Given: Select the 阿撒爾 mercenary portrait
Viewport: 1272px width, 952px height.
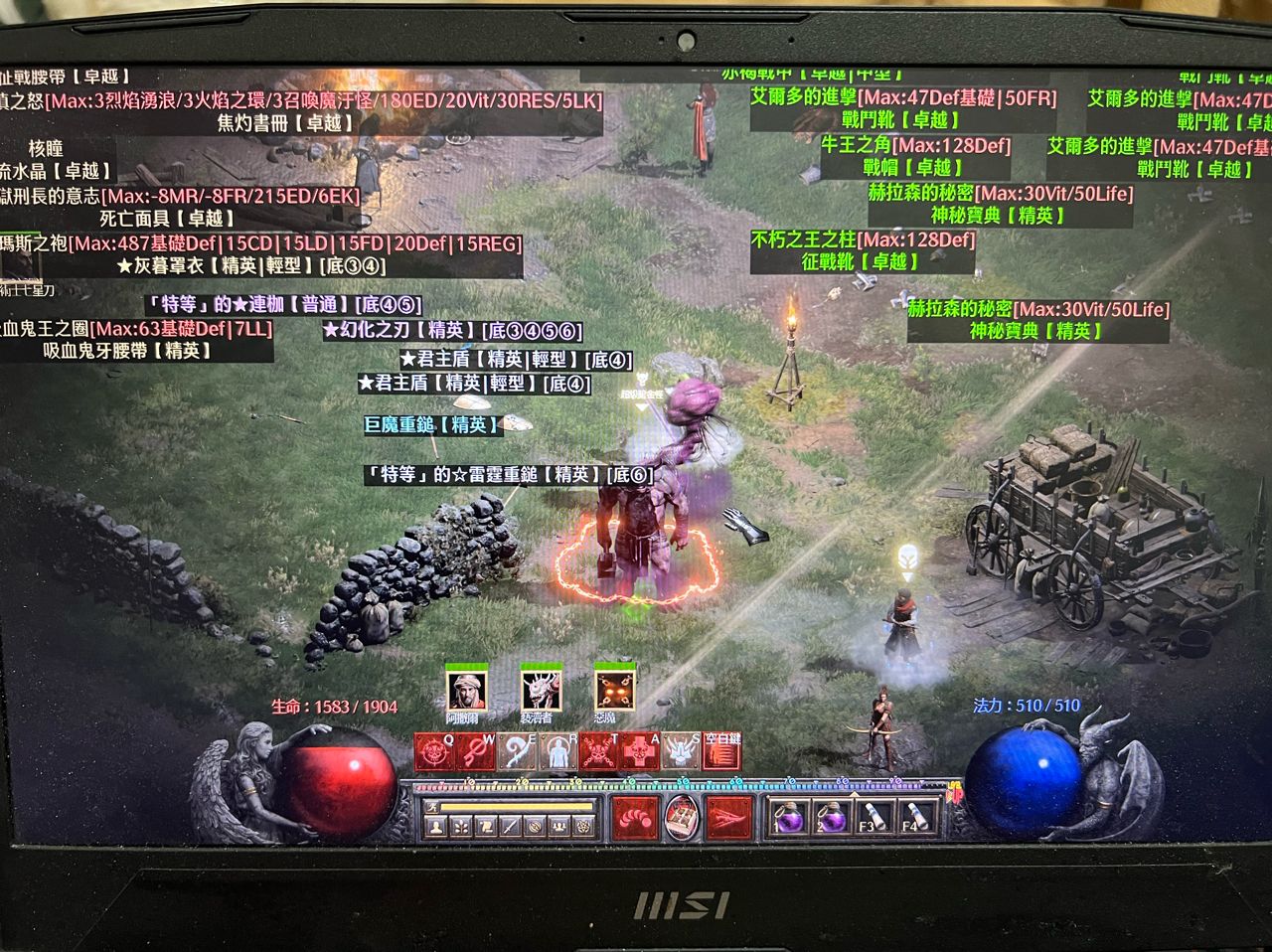Looking at the screenshot, I should click(463, 689).
